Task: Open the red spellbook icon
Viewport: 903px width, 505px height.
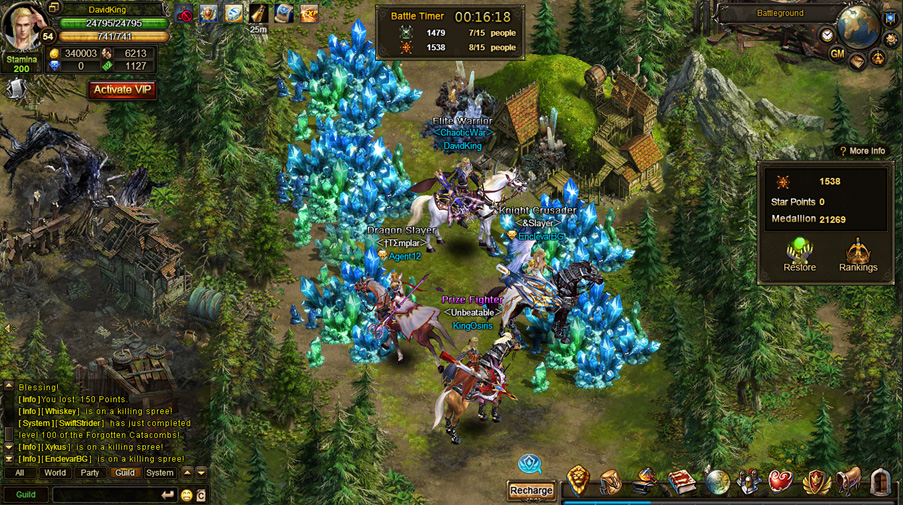Action: tap(682, 481)
